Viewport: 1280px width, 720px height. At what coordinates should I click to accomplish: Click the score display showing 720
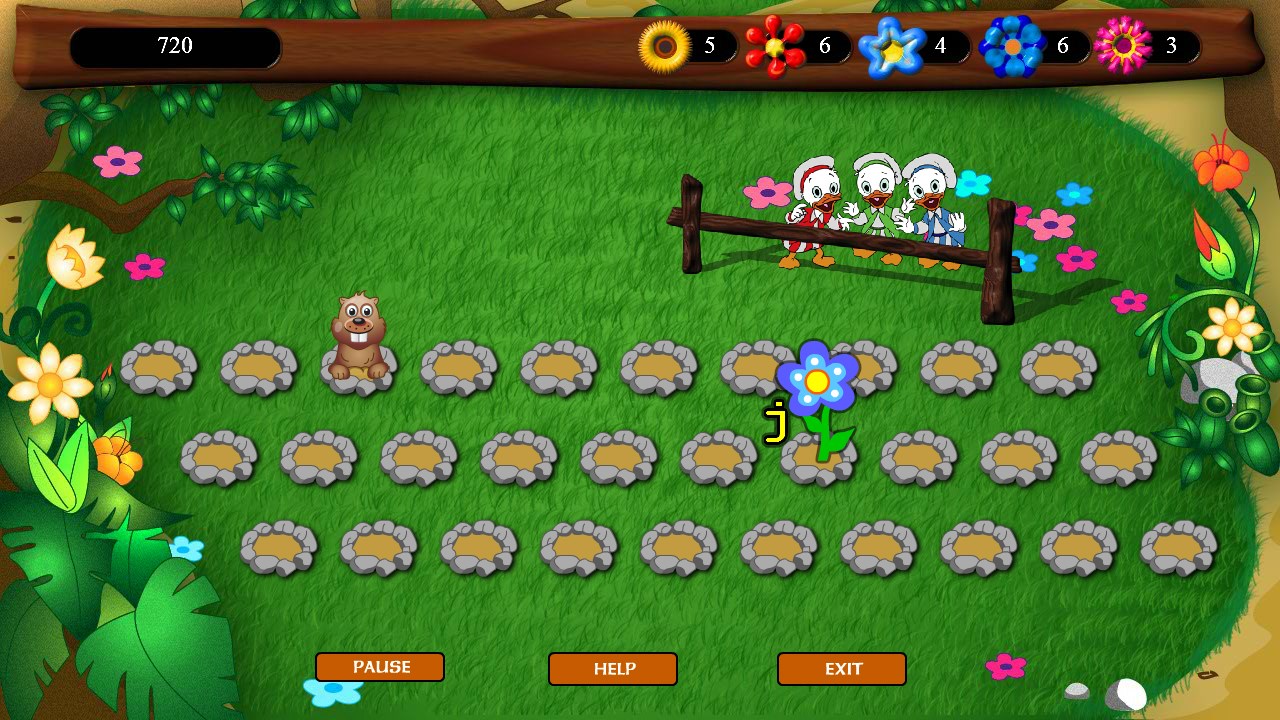175,45
